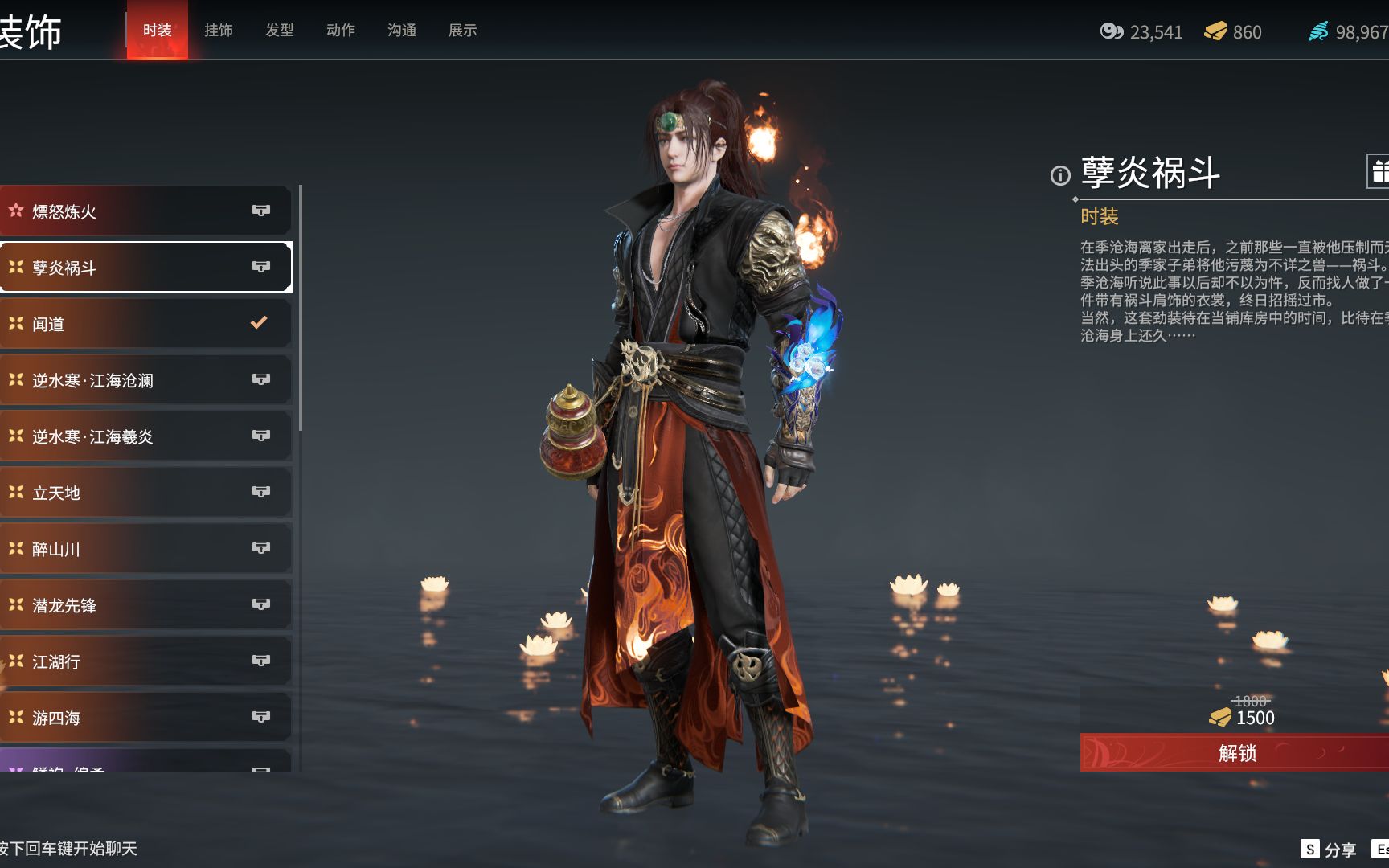Screen dimensions: 1389x868
Task: Switch to the 时装 tab
Action: tap(157, 31)
